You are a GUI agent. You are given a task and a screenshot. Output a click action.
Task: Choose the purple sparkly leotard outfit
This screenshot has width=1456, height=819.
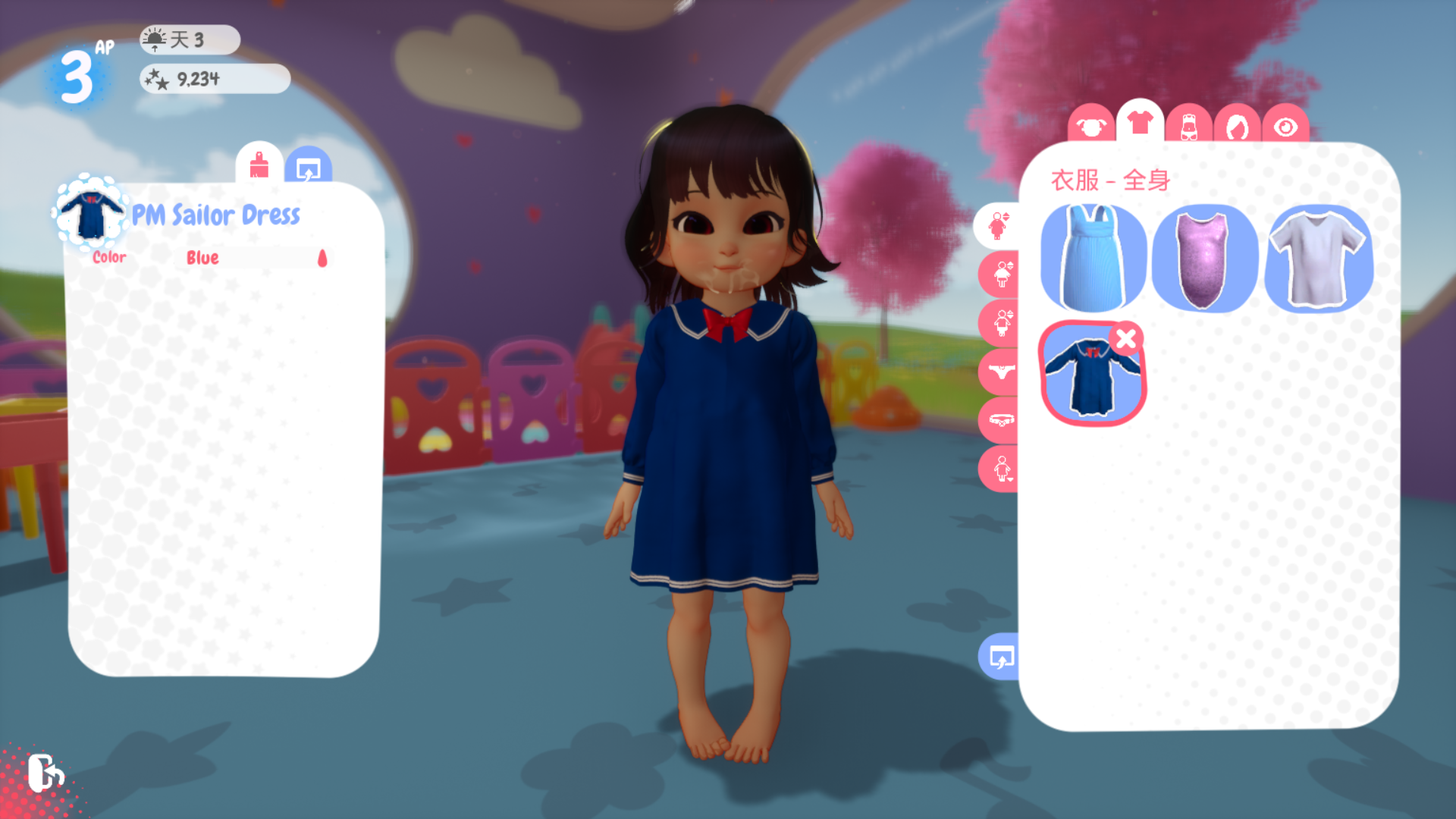[x=1204, y=259]
